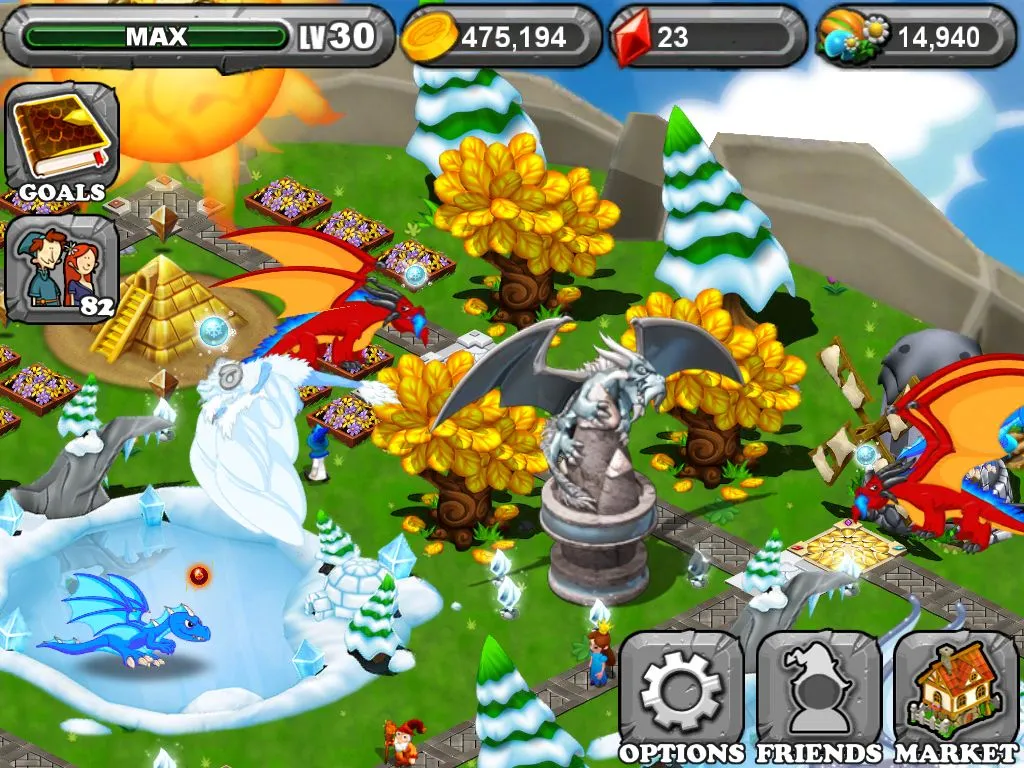Tap the red gem currency counter
1024x768 pixels.
tap(707, 37)
